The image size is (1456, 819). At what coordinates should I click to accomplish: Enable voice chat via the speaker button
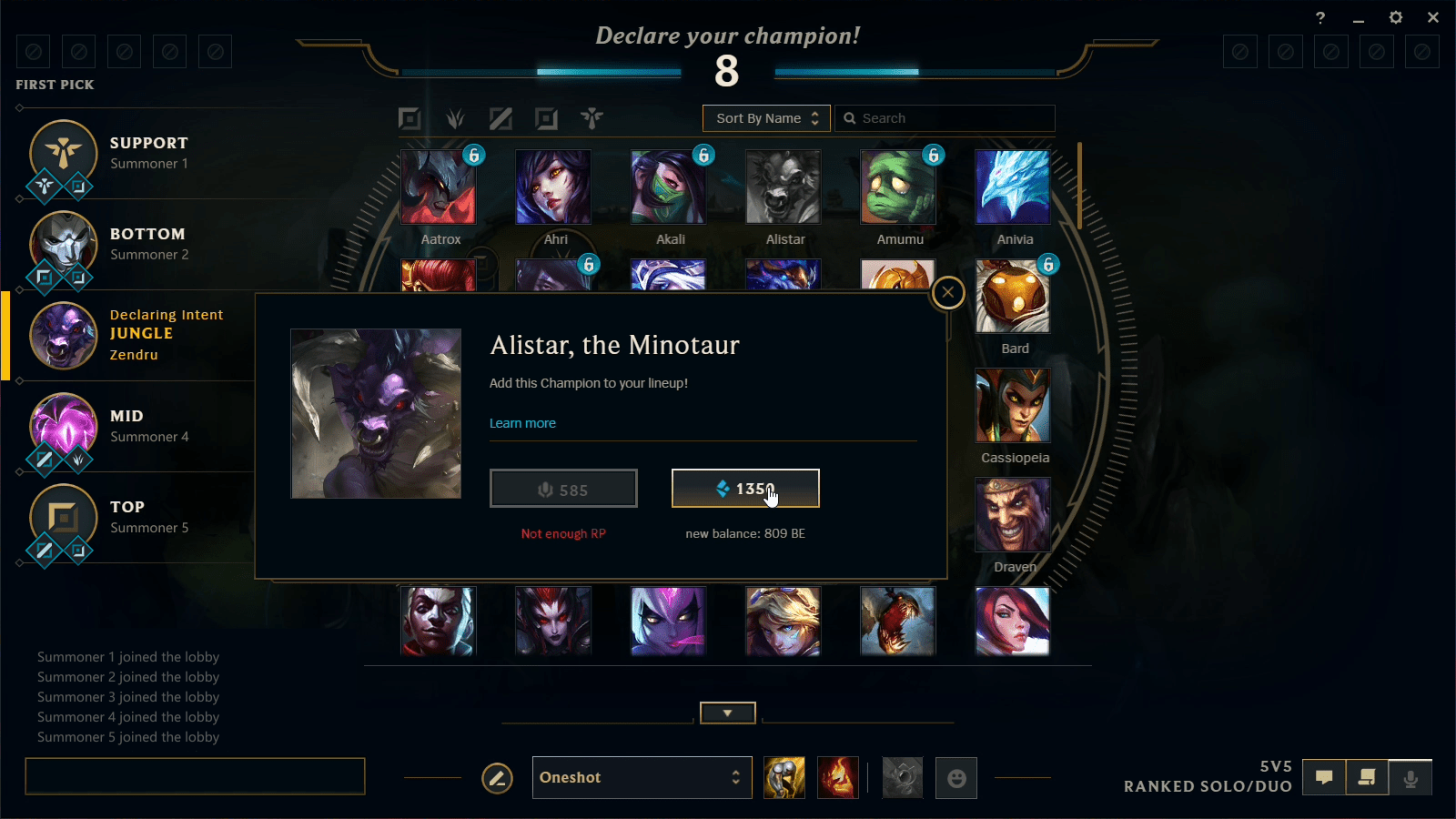point(1367,778)
